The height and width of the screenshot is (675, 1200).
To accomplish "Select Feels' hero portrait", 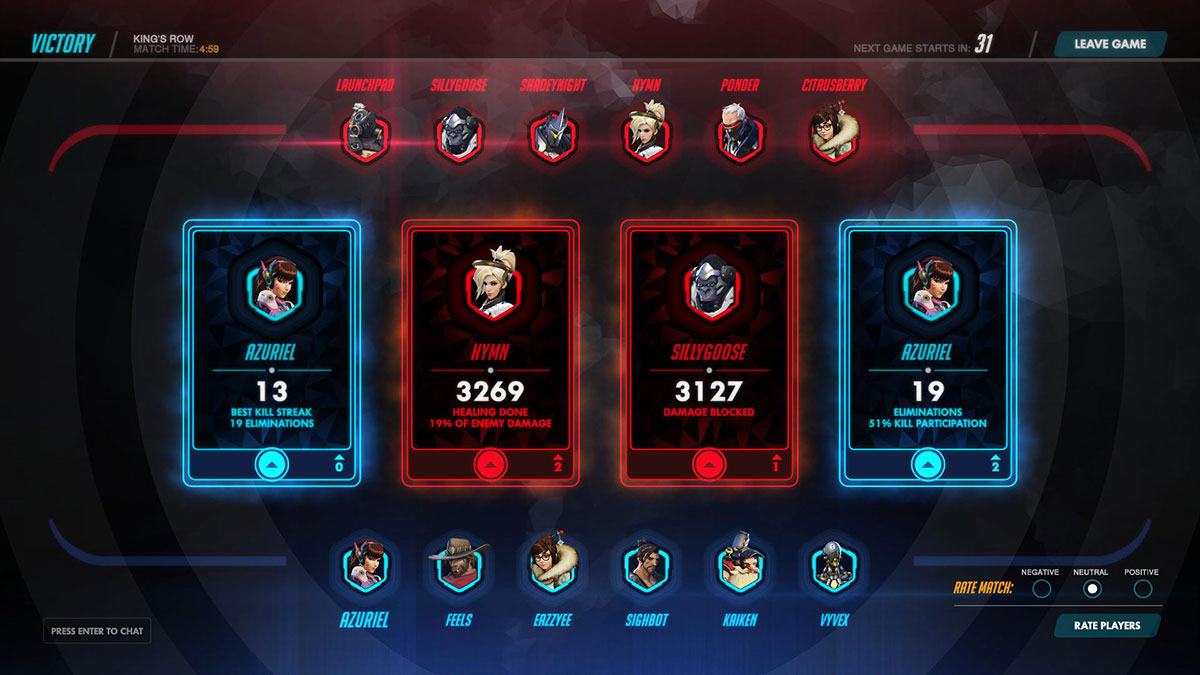I will click(458, 568).
